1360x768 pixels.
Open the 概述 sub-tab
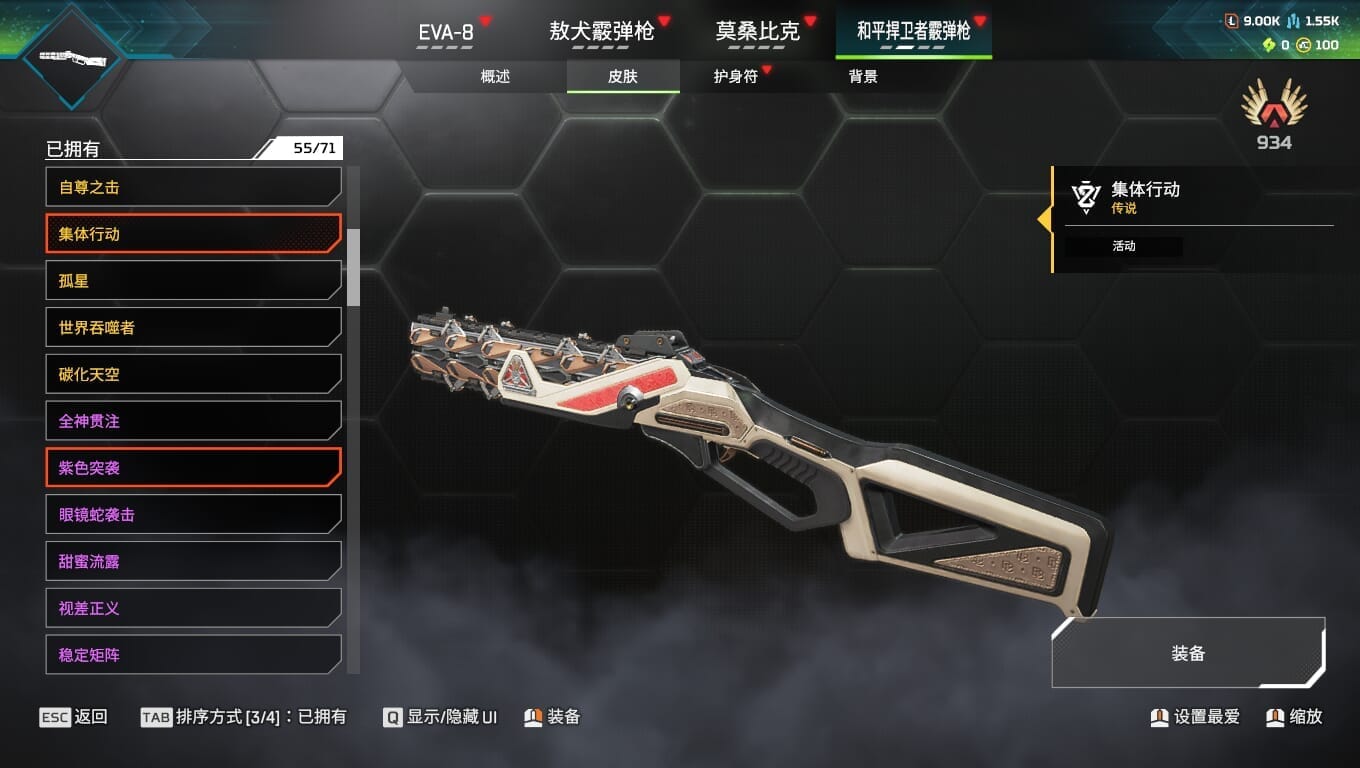coord(495,77)
